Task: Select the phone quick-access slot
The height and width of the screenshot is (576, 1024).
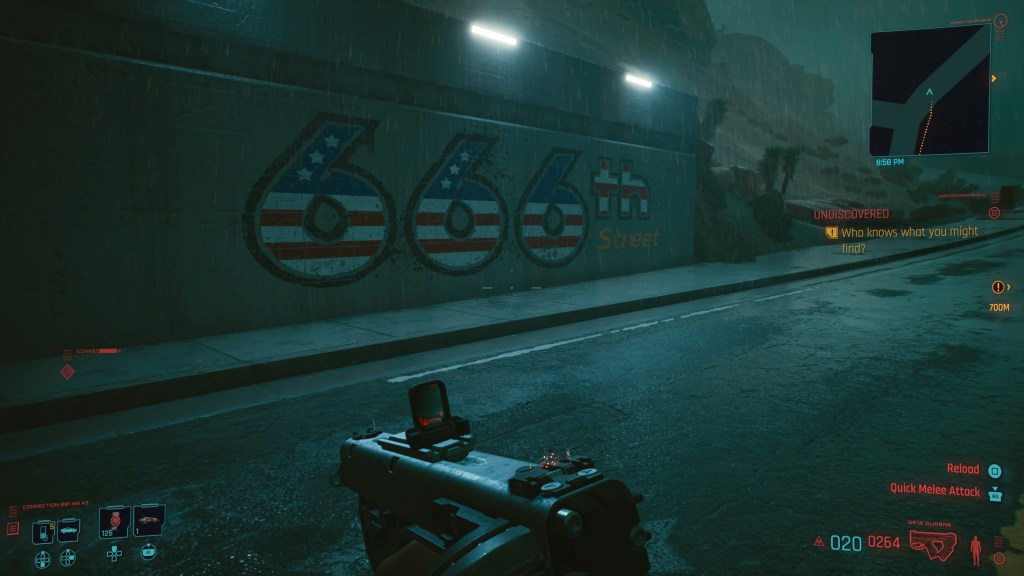Action: point(43,531)
